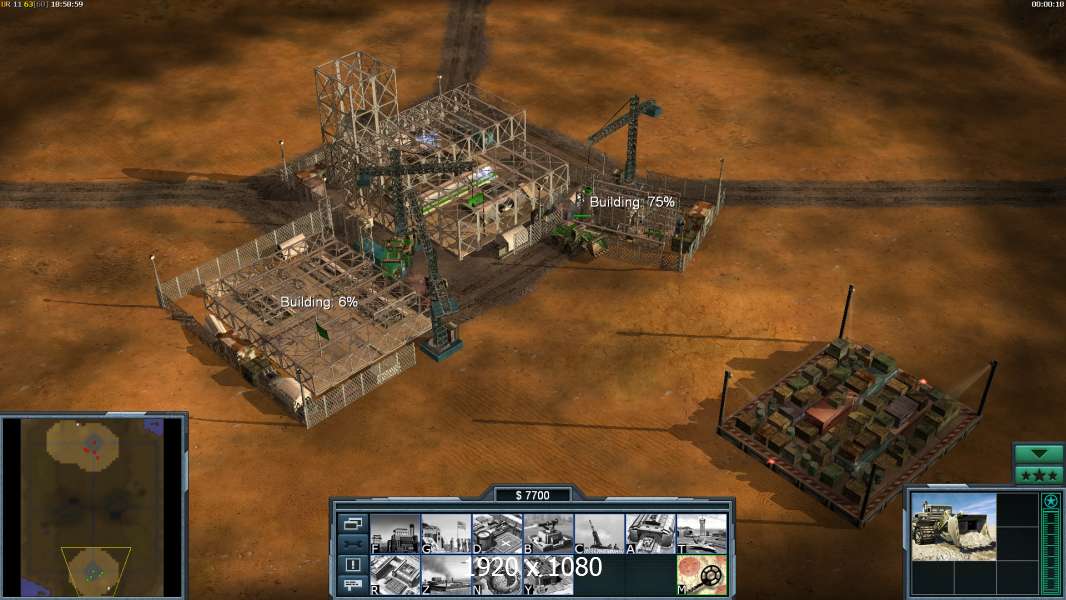The image size is (1066, 600).
Task: Select the missile defense turret icon marked B
Action: (548, 533)
